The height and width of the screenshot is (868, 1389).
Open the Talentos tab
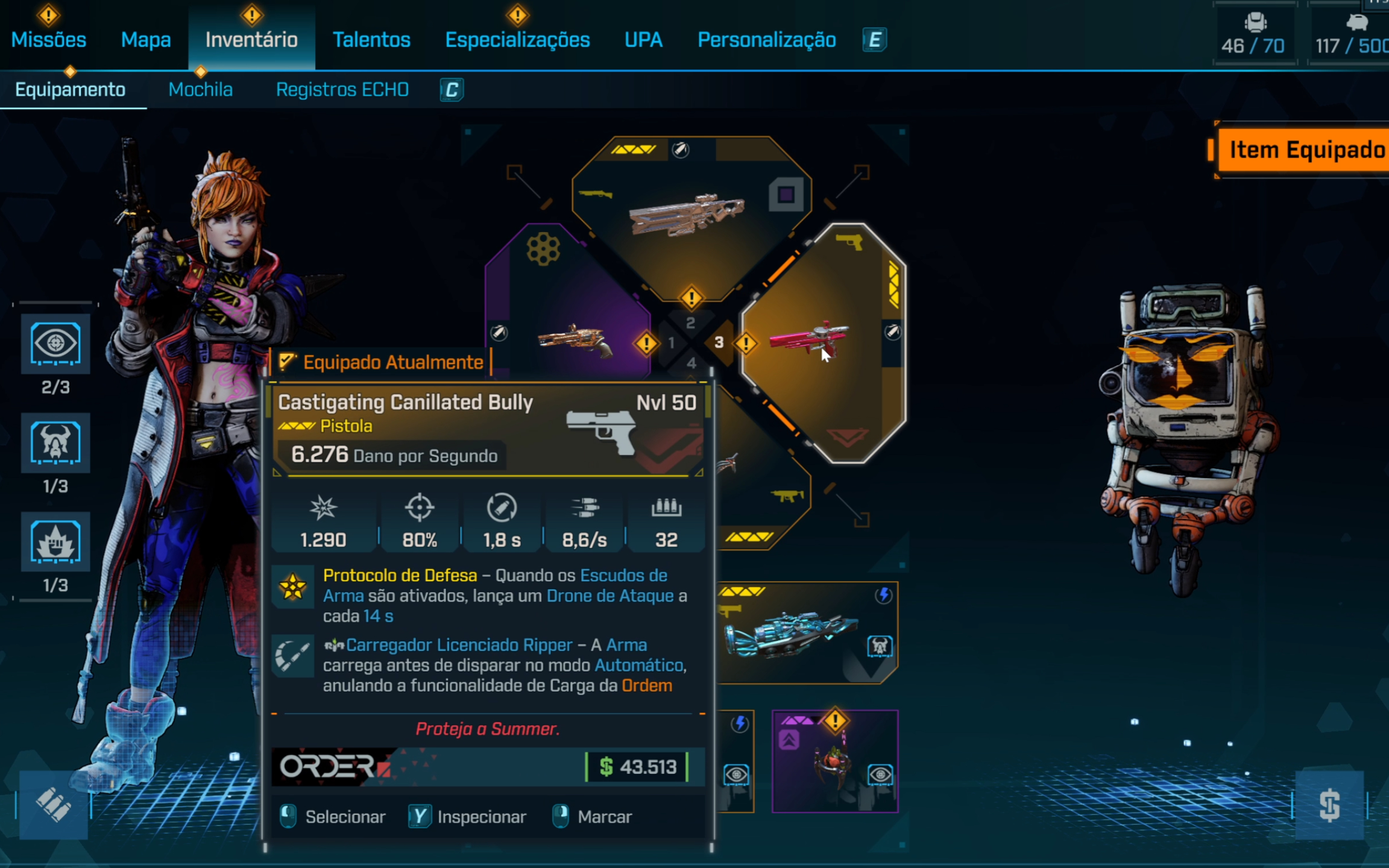[371, 40]
